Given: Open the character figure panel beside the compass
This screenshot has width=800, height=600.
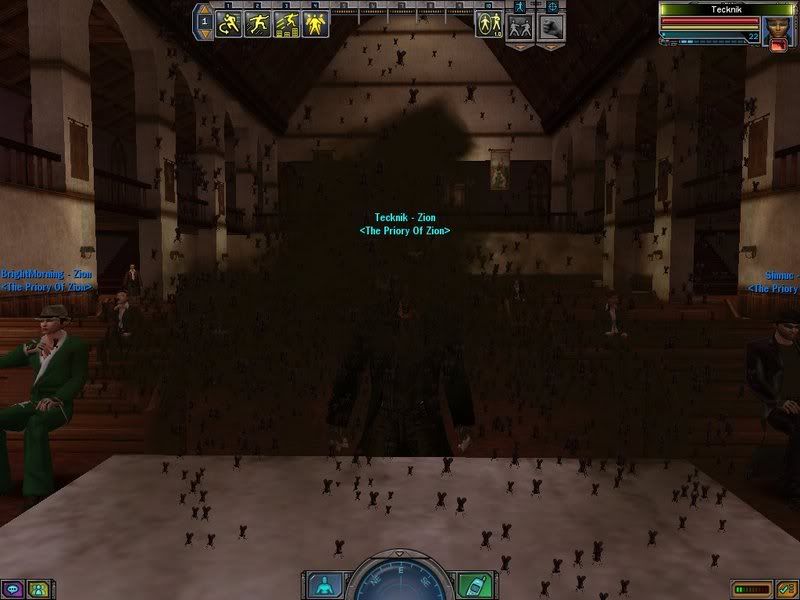Looking at the screenshot, I should [323, 584].
